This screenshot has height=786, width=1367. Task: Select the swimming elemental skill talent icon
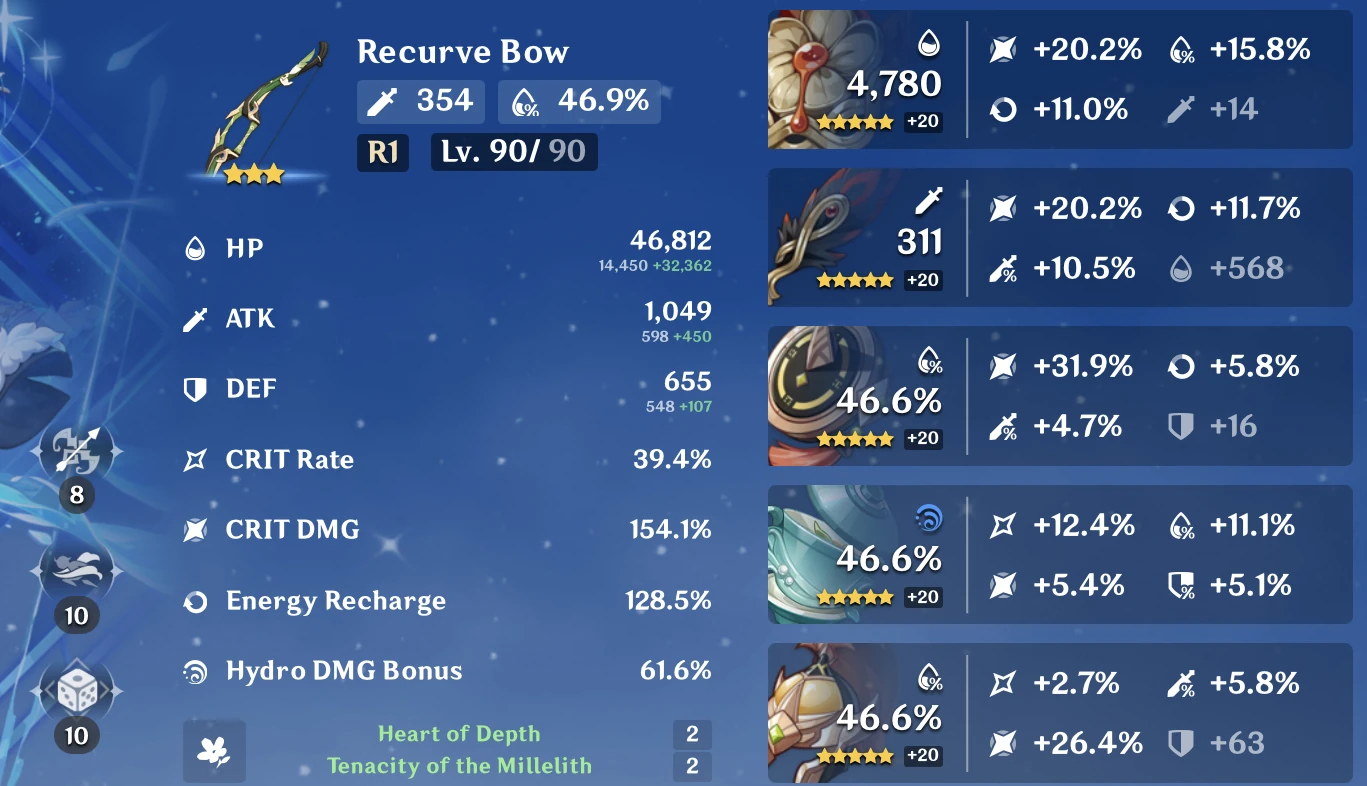point(78,570)
